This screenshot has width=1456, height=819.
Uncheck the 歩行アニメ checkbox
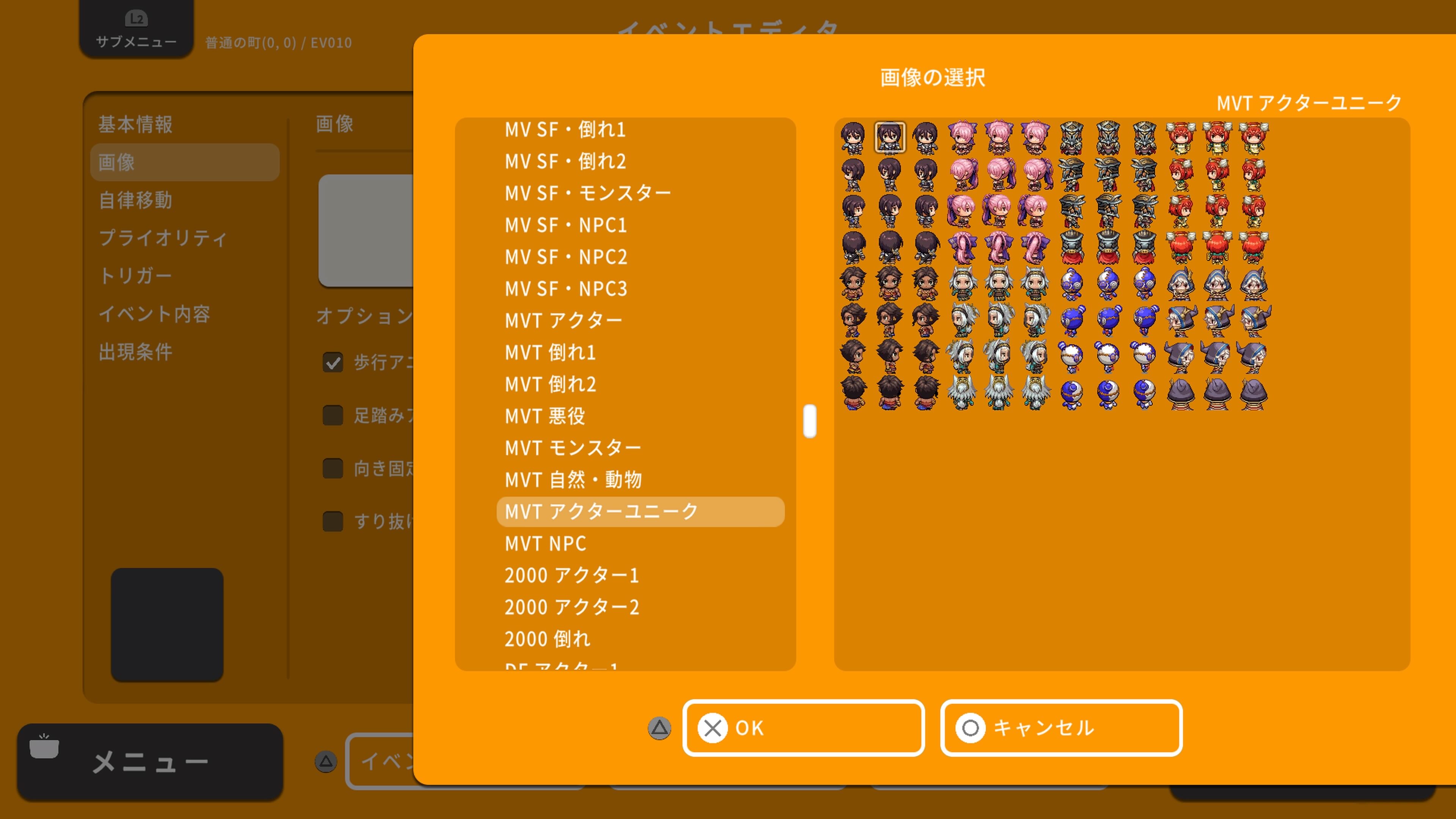(x=333, y=362)
